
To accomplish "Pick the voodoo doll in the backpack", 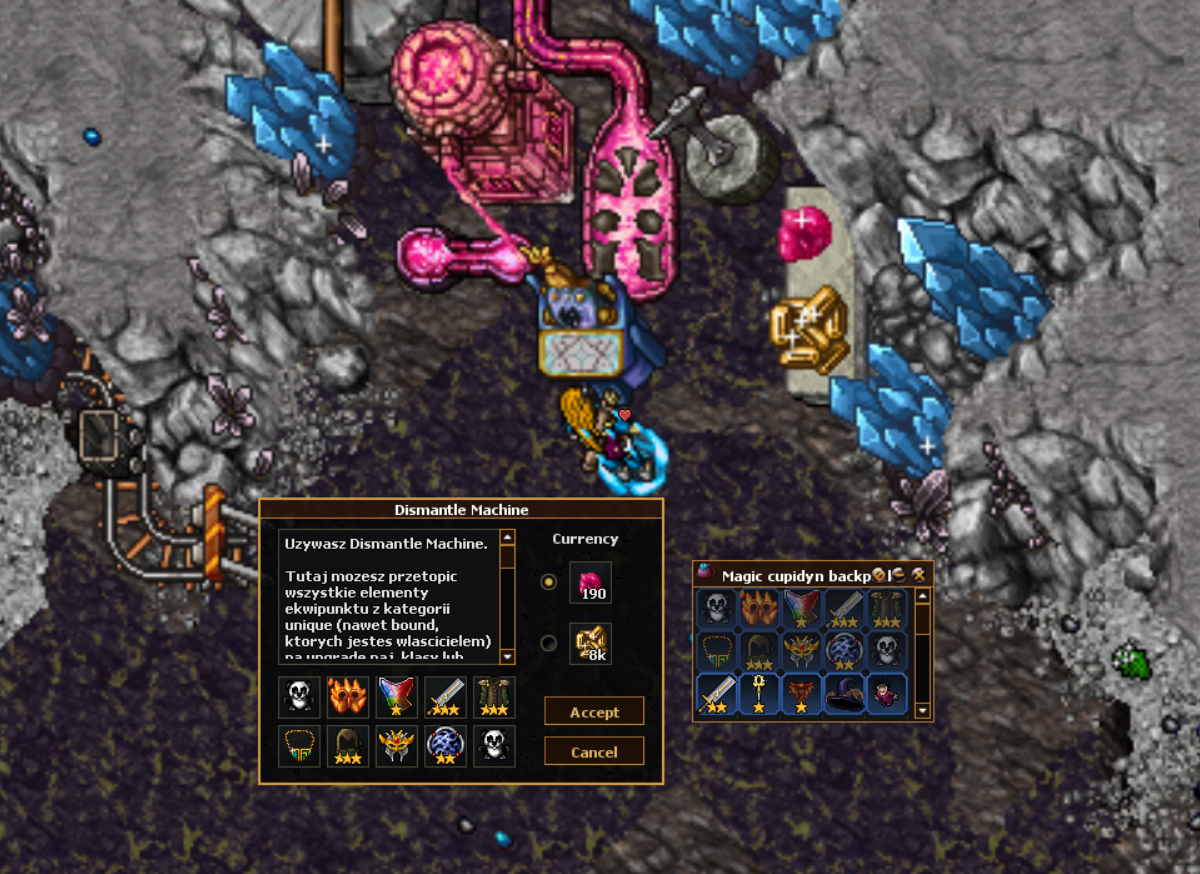I will (x=886, y=693).
